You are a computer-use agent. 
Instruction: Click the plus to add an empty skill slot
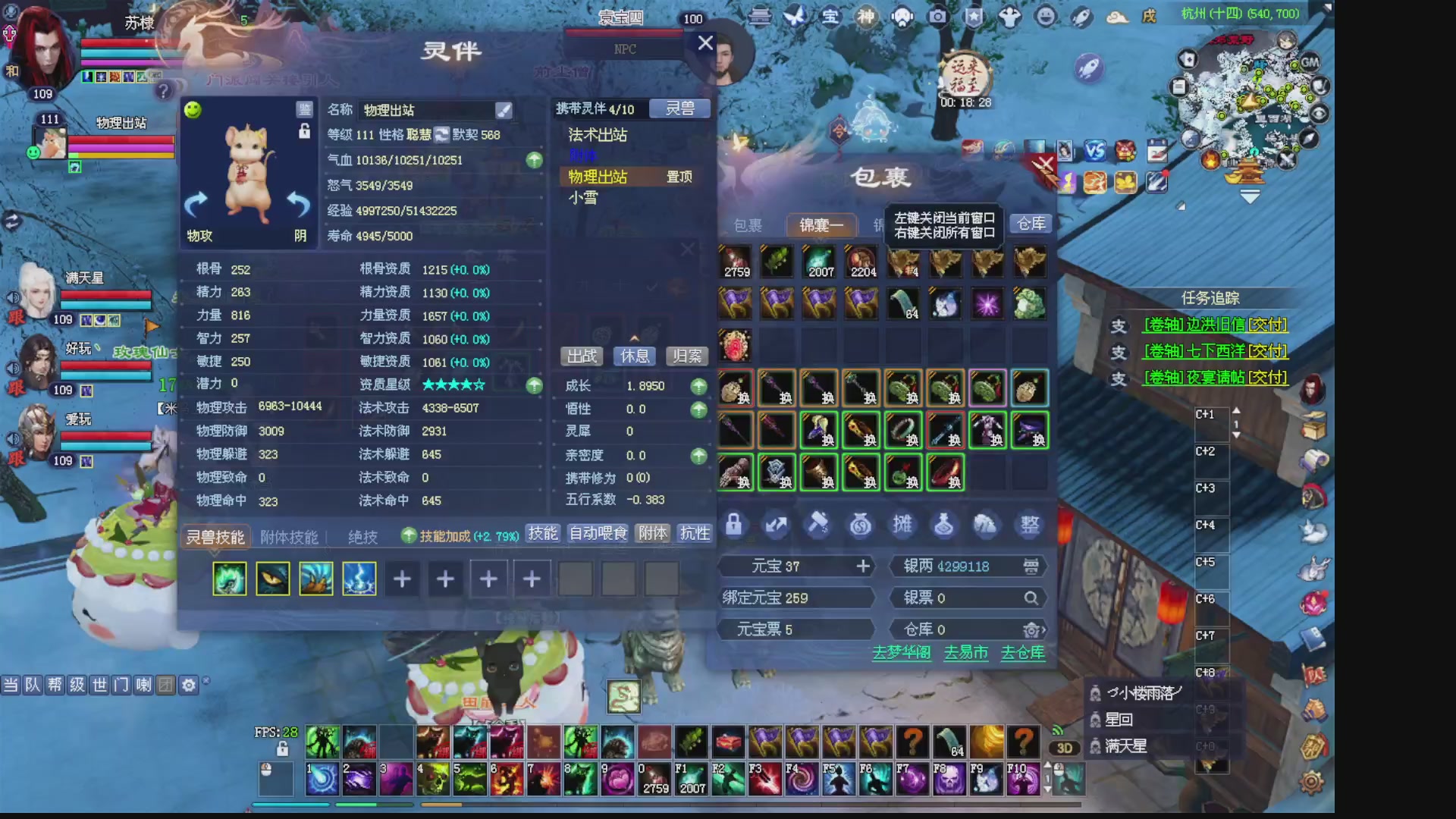coord(402,578)
